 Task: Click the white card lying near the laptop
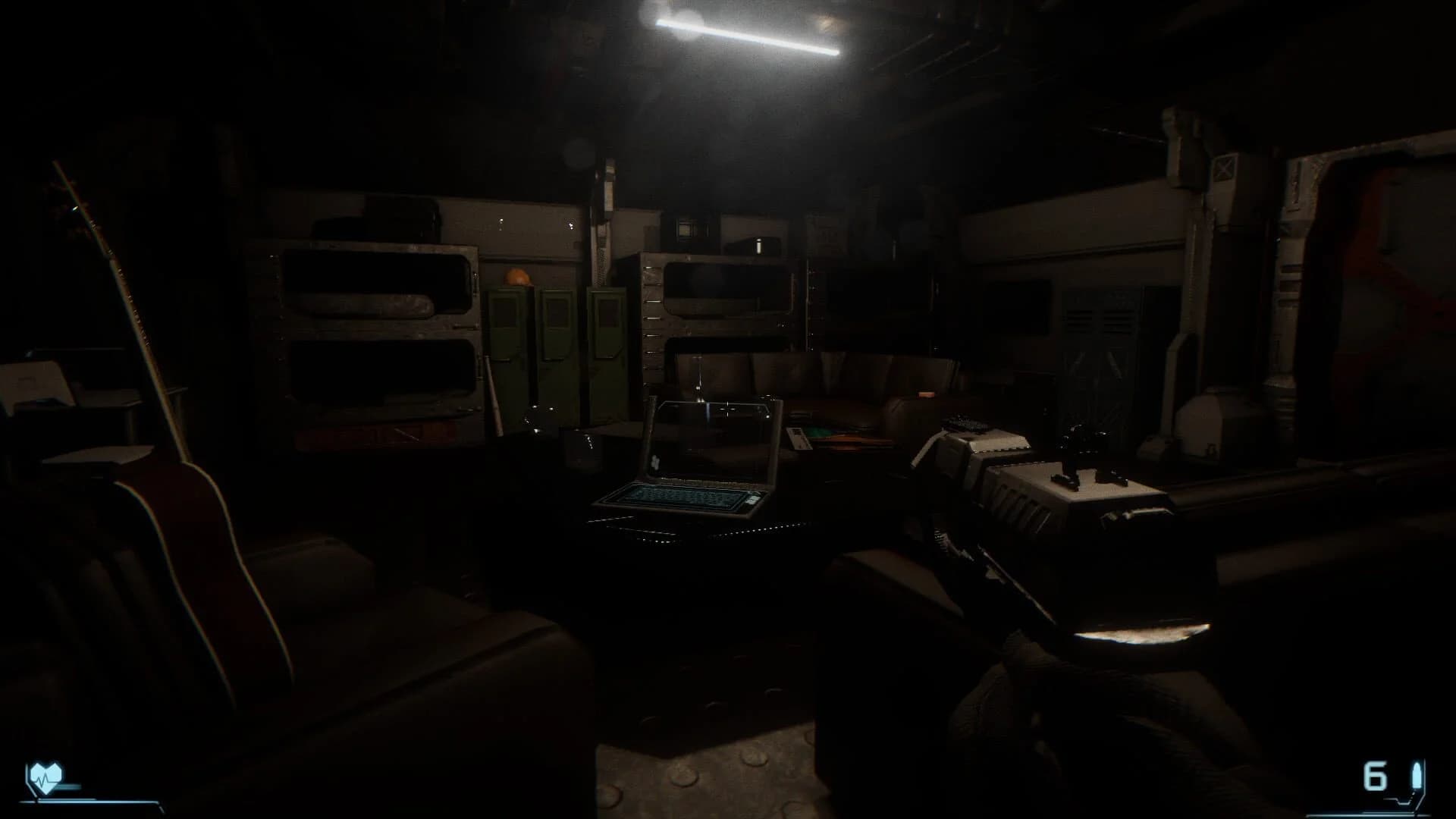(798, 438)
